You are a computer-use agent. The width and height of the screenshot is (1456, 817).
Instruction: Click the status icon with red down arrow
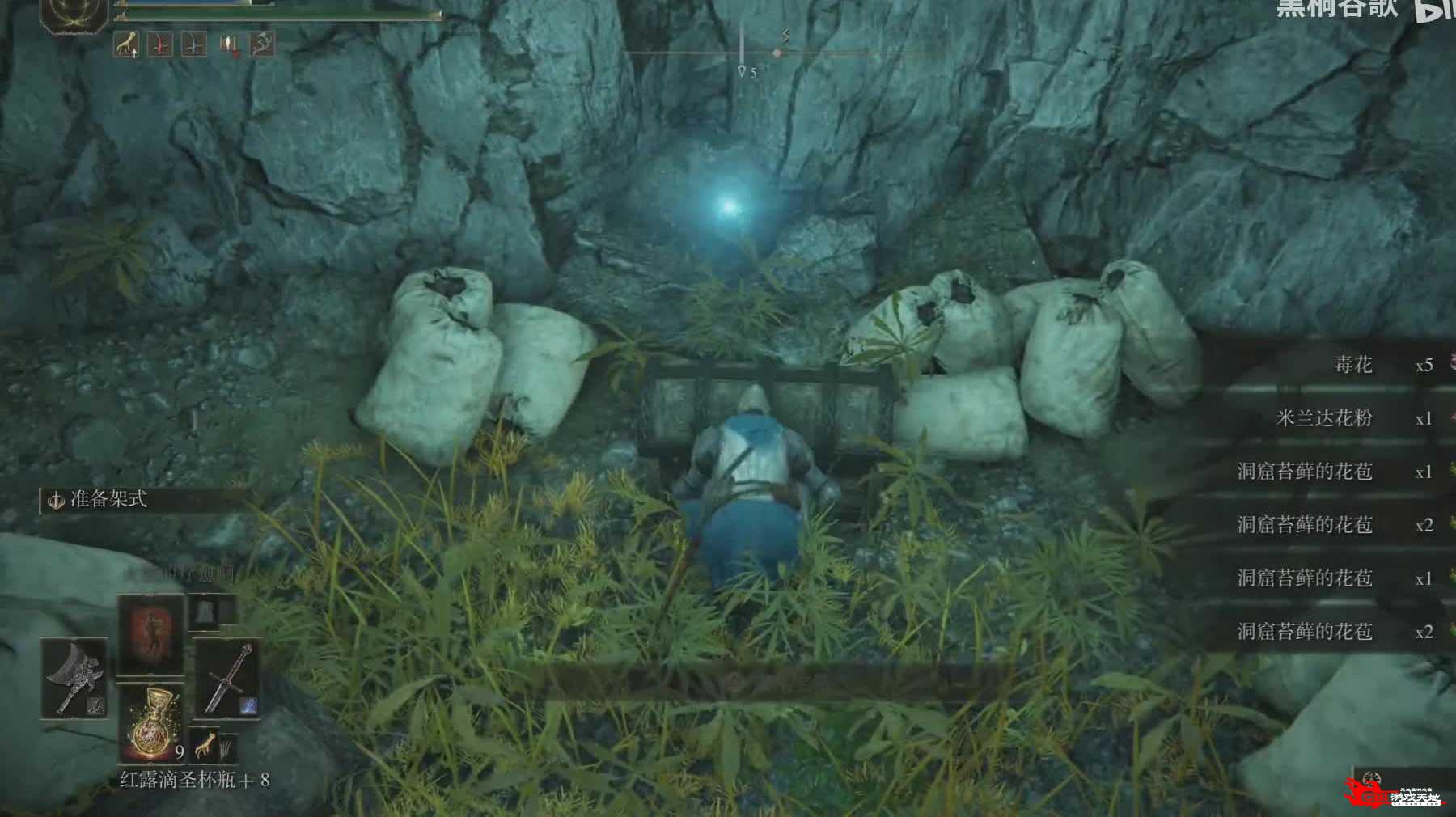coord(229,44)
